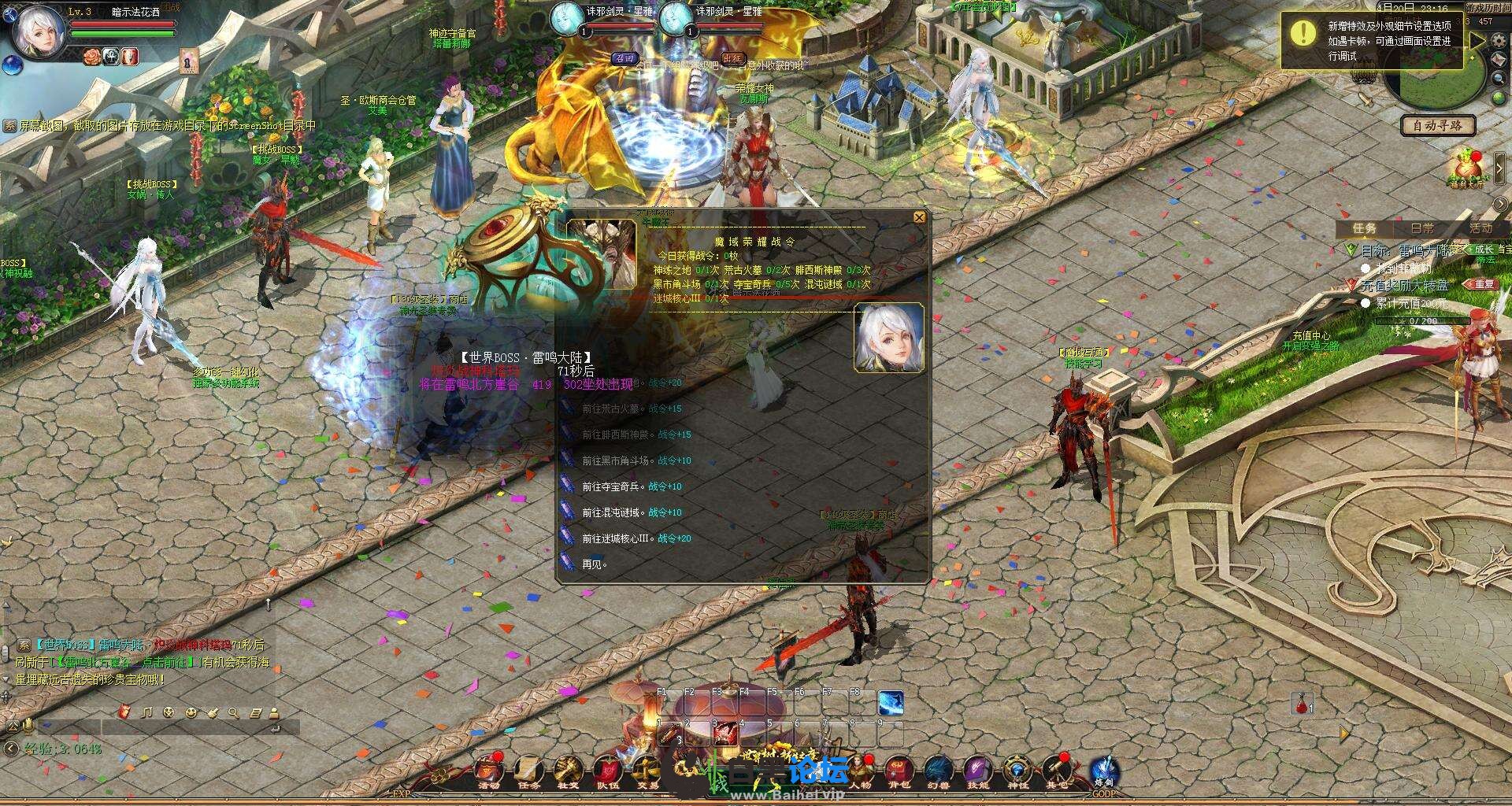Open the 活动 tab in the quest tracker

click(1480, 228)
